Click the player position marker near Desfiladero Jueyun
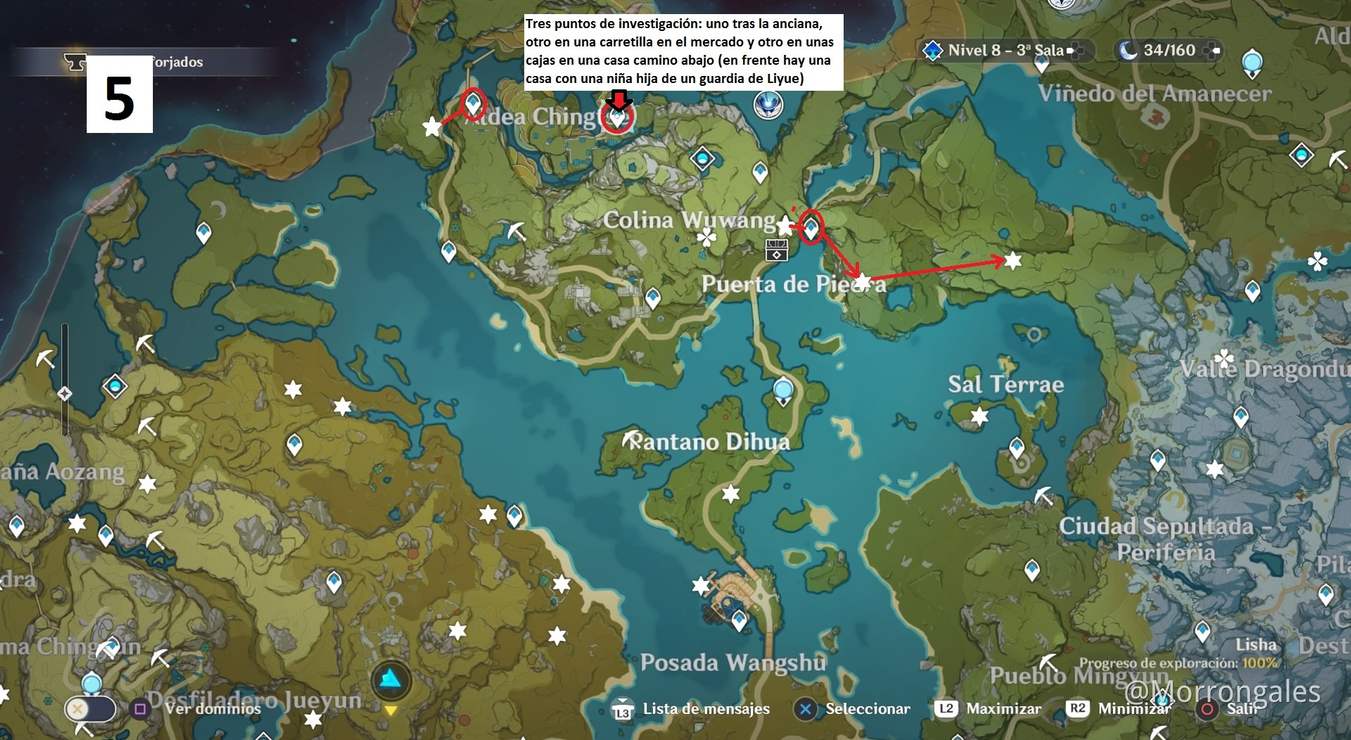The image size is (1351, 740). (x=390, y=680)
